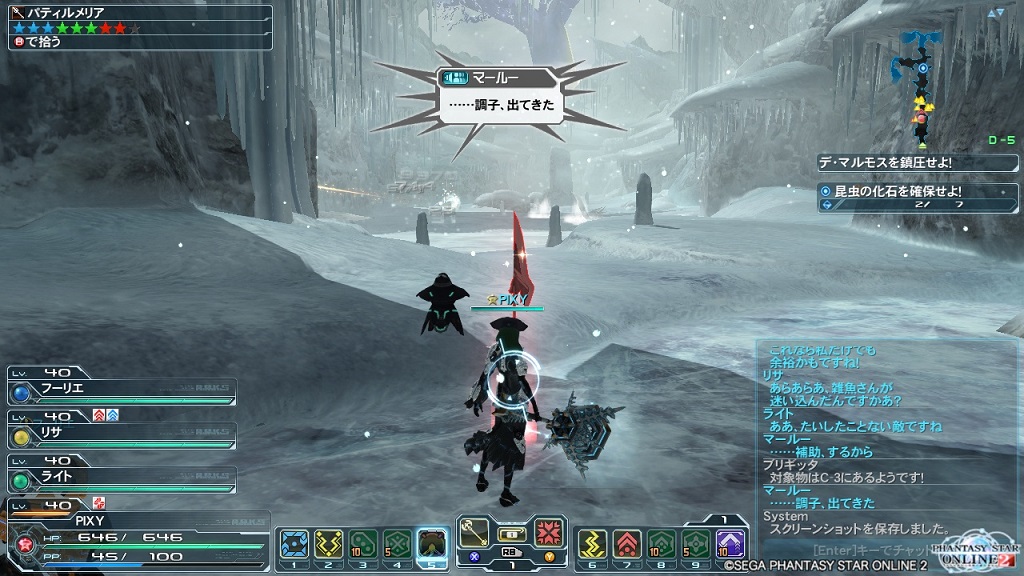The image size is (1024, 576).
Task: Use the green item in slot 8
Action: pos(661,544)
